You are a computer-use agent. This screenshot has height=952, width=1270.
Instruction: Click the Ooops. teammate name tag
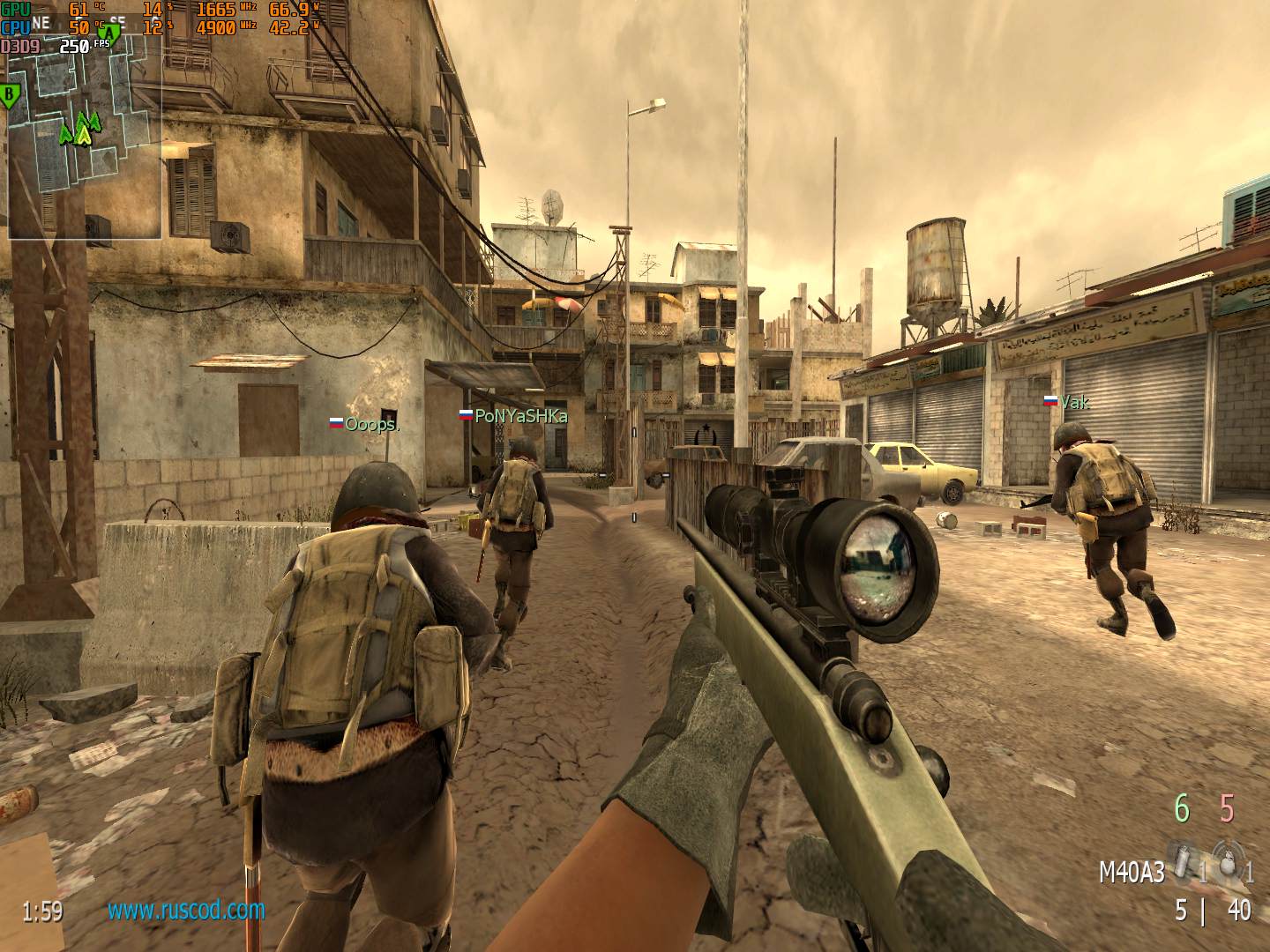pyautogui.click(x=371, y=424)
